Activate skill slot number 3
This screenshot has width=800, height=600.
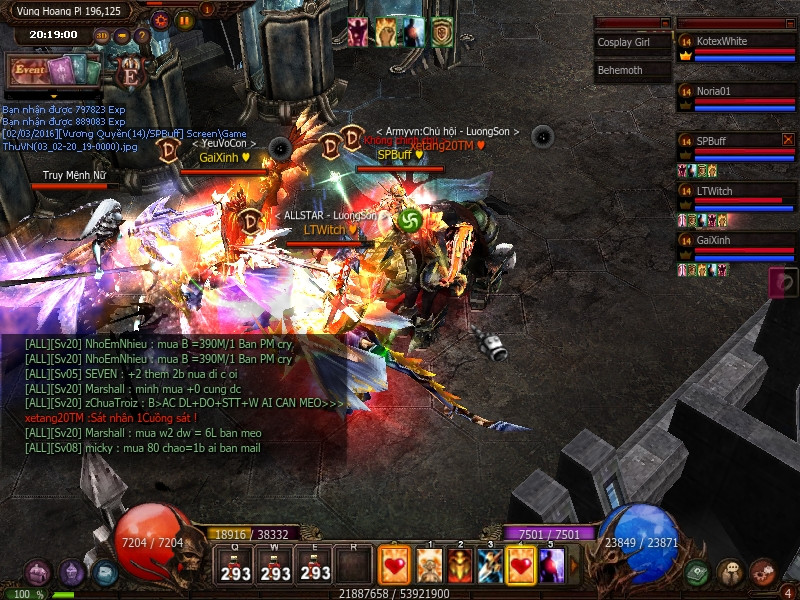pos(489,566)
